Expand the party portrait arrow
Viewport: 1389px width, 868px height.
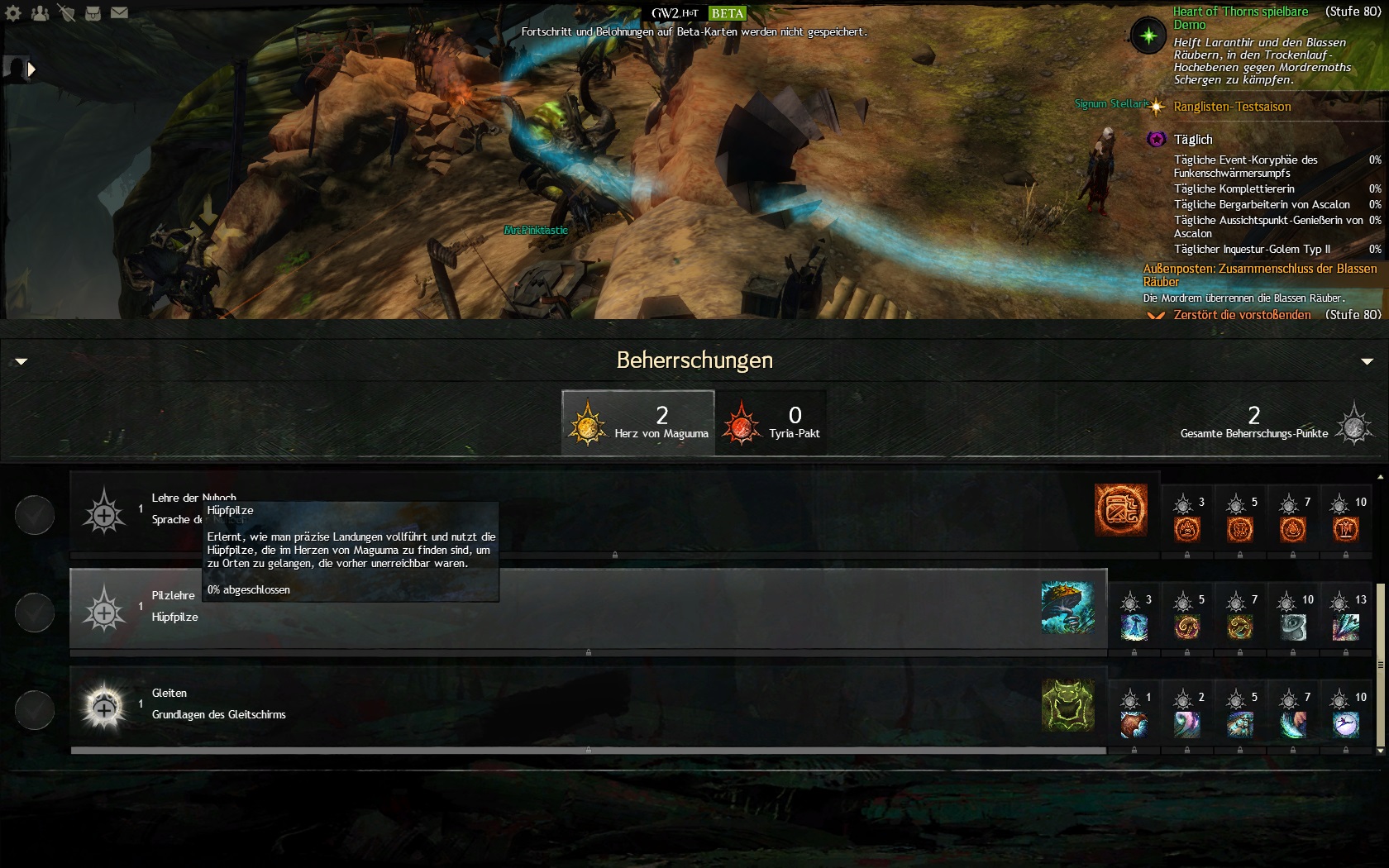[31, 69]
